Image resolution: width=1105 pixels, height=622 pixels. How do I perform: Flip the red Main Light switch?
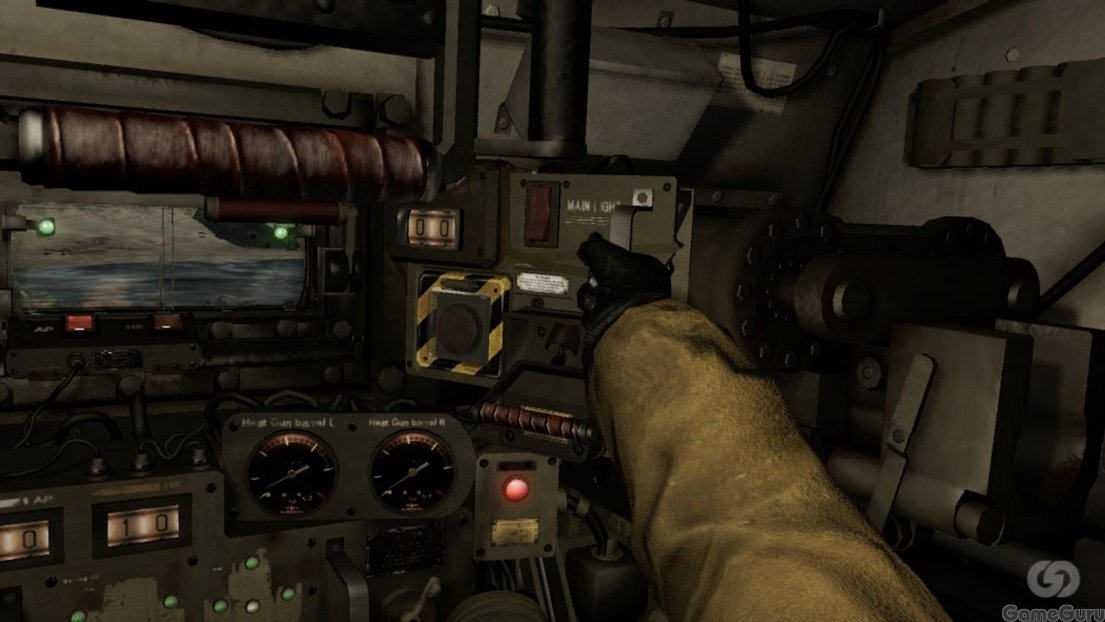coord(541,212)
